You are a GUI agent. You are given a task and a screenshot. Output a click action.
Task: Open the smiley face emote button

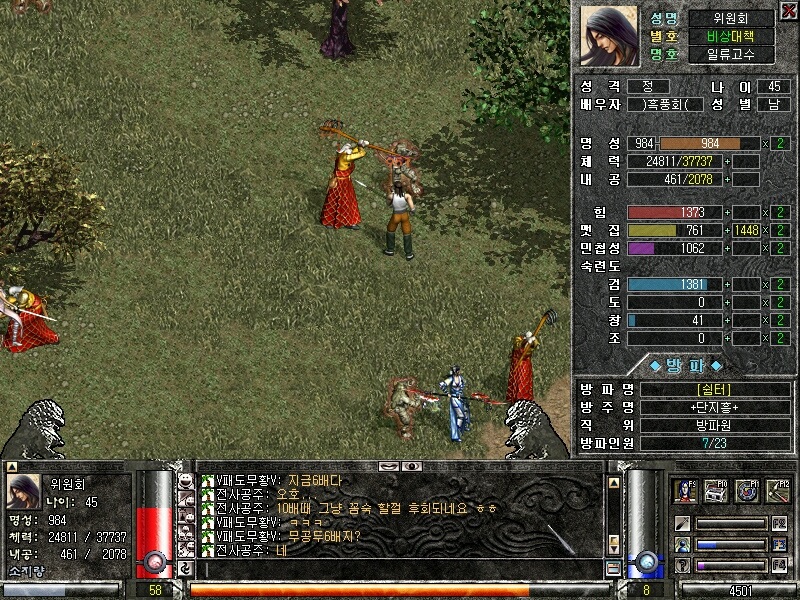coord(185,480)
